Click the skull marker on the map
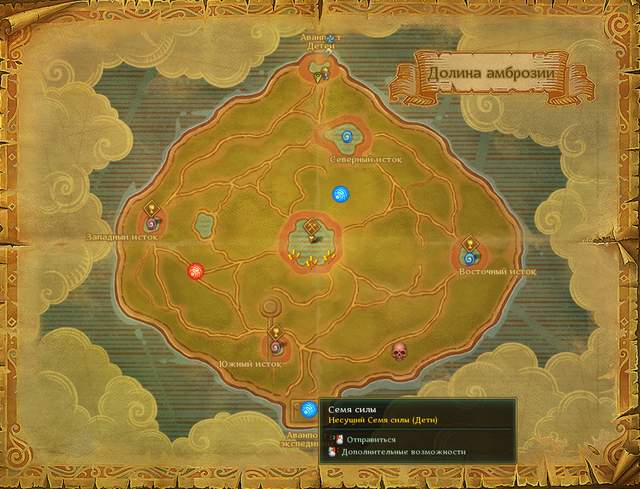 pyautogui.click(x=399, y=351)
